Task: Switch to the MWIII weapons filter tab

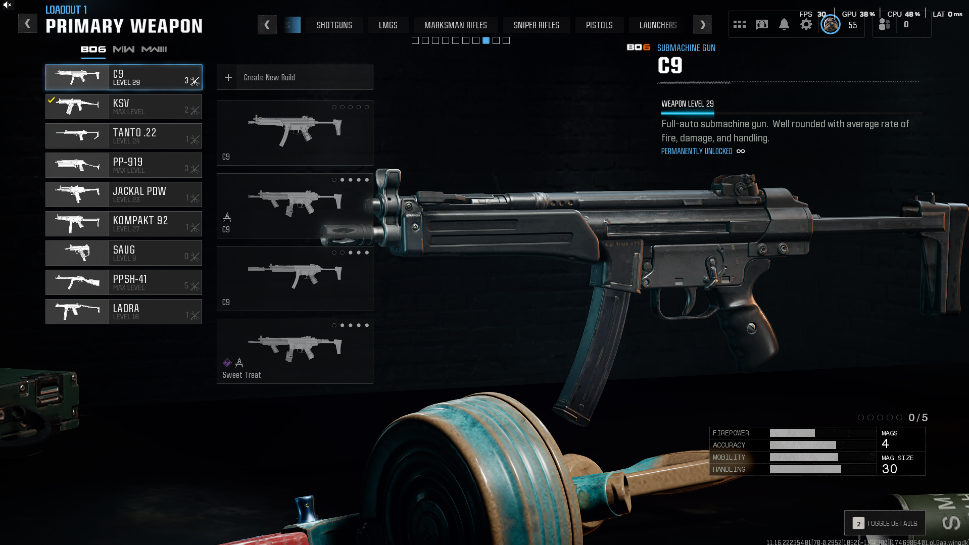Action: pos(155,49)
